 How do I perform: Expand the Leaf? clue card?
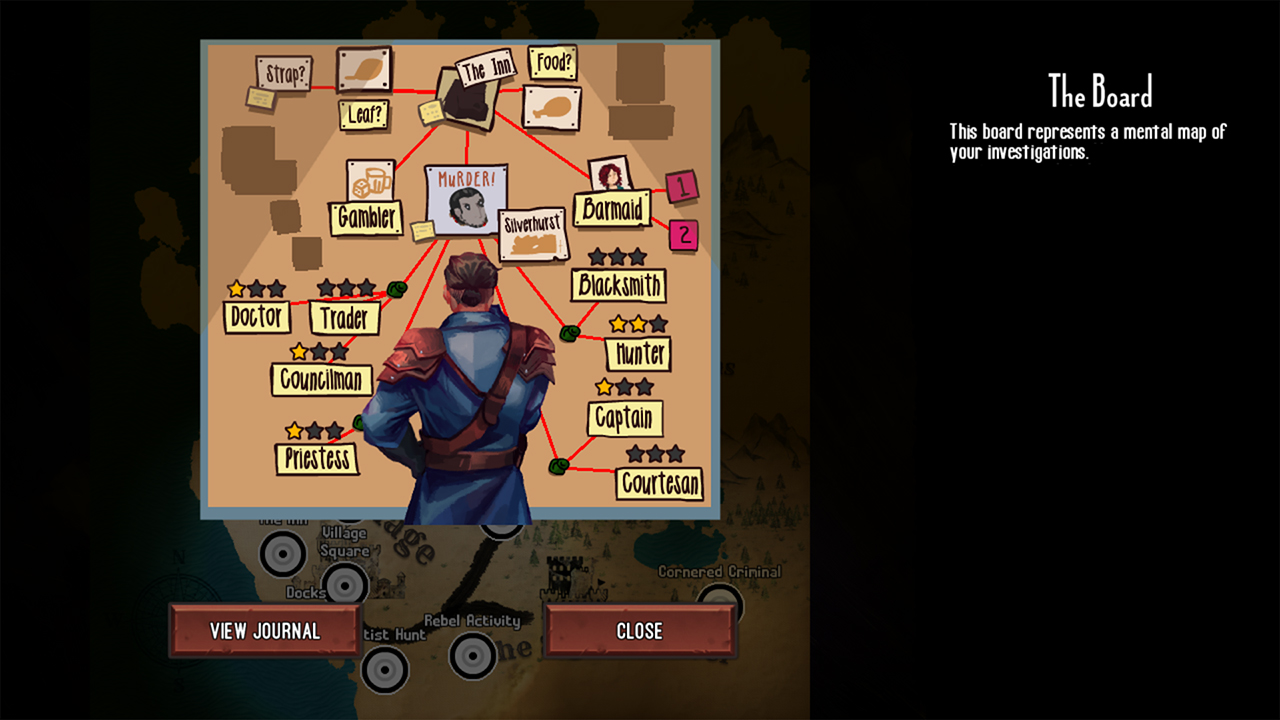(365, 114)
